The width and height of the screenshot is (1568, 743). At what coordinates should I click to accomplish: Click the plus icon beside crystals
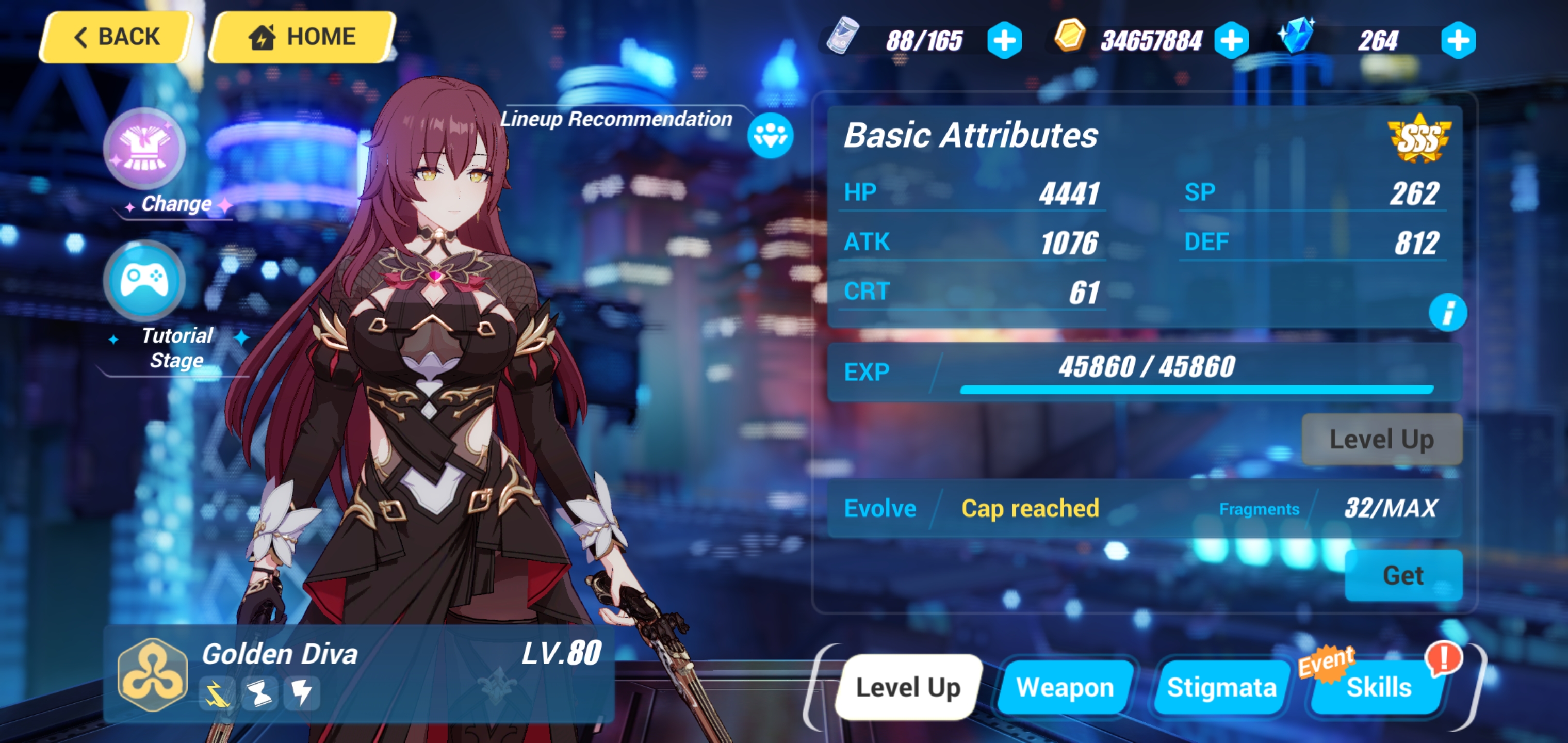(x=1460, y=40)
